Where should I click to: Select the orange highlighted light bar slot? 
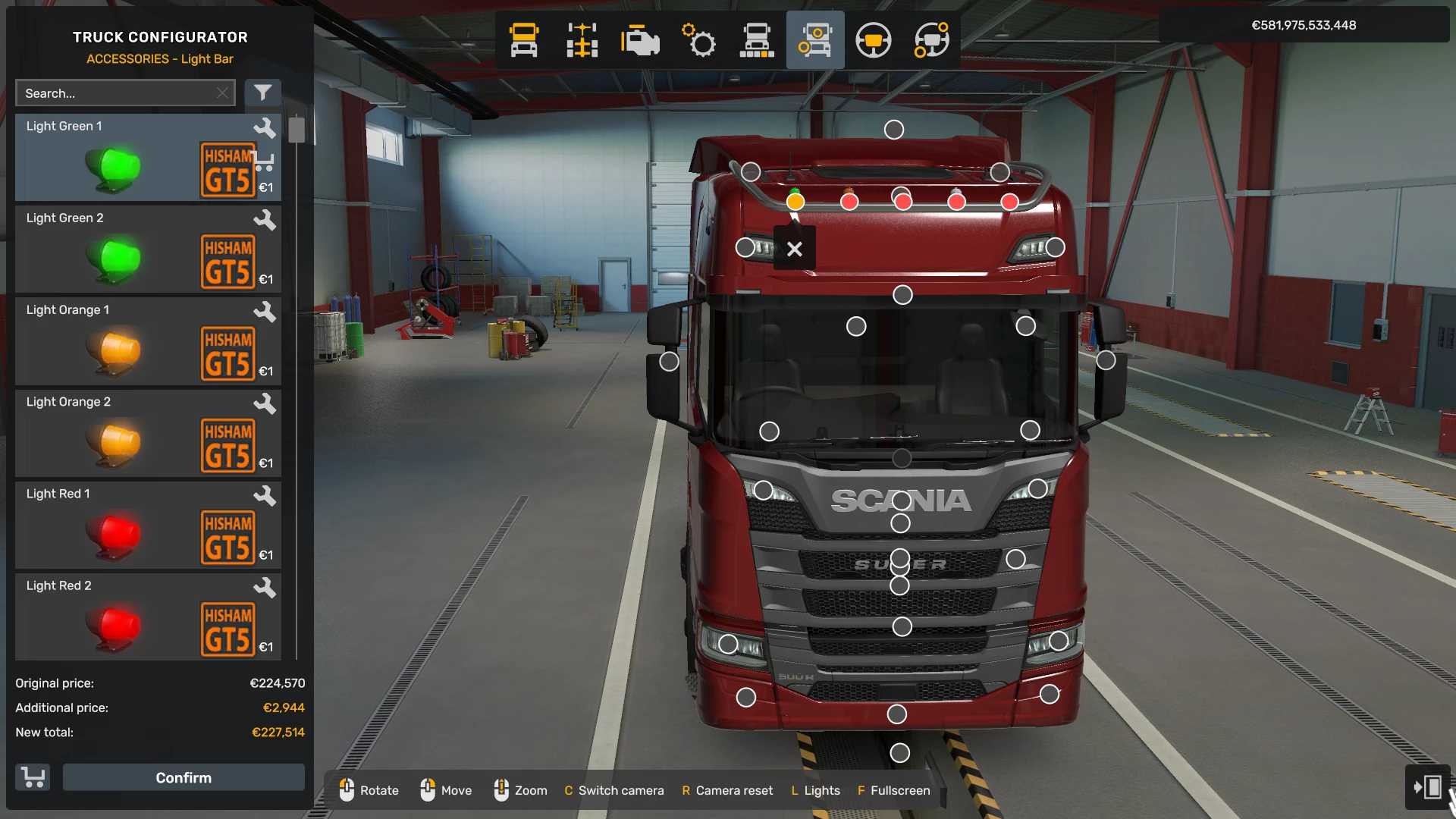[795, 202]
